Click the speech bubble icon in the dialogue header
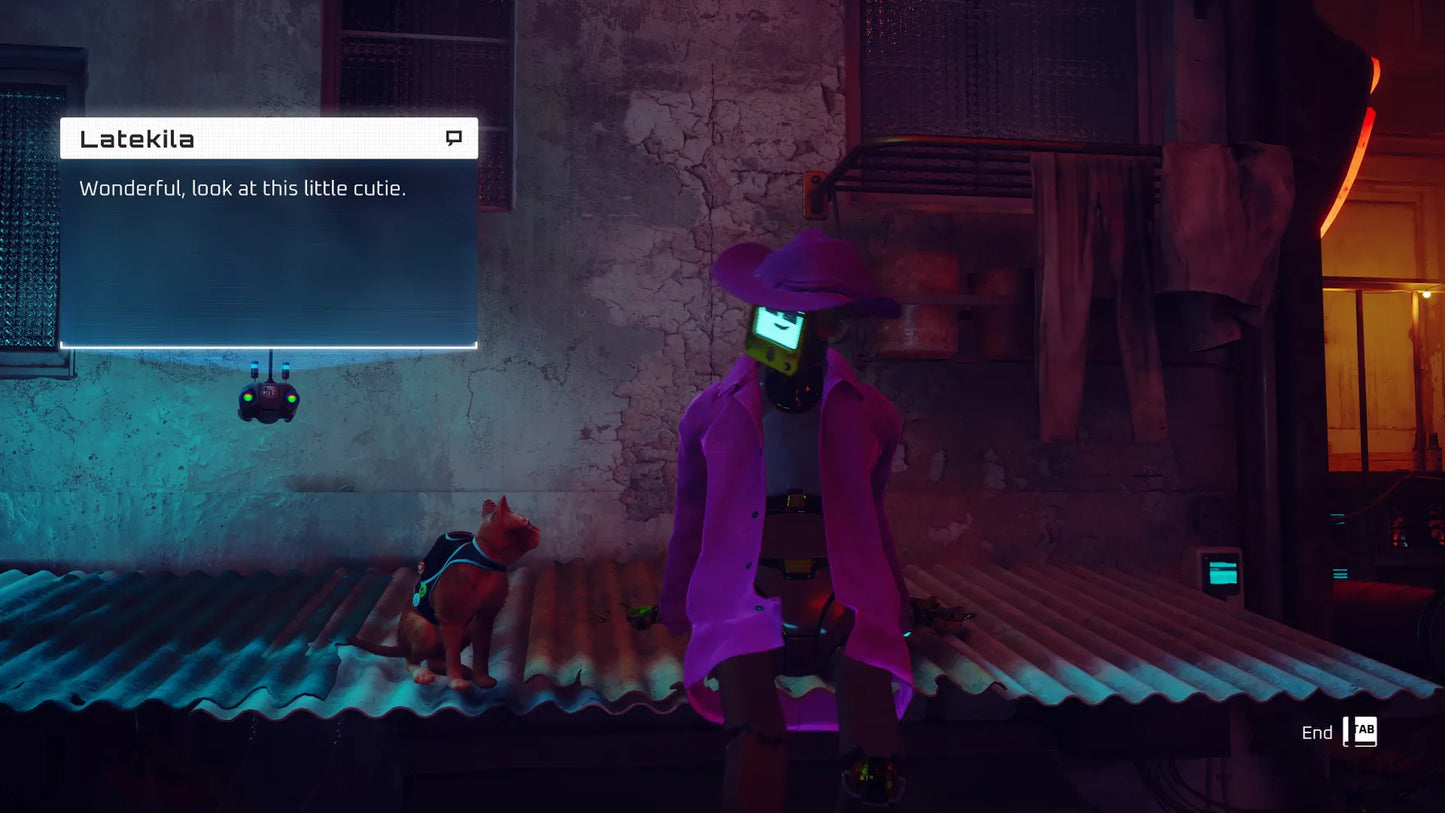The image size is (1445, 813). tap(454, 138)
